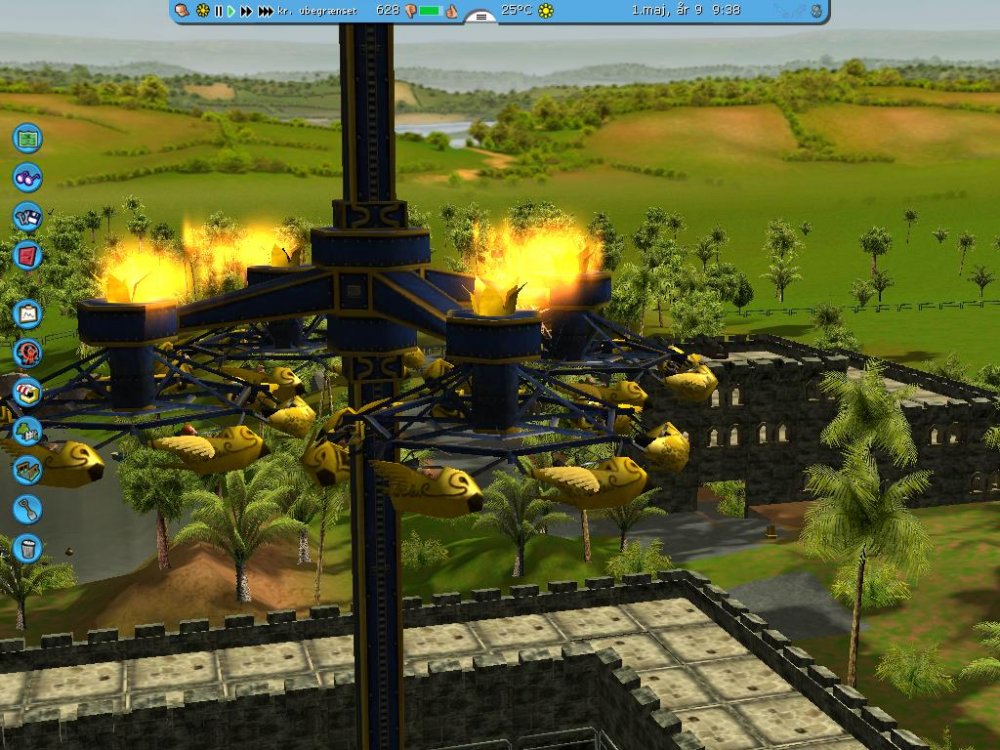Click the round icon at bar's right end
Screen dimensions: 1000x750
pyautogui.click(x=816, y=11)
